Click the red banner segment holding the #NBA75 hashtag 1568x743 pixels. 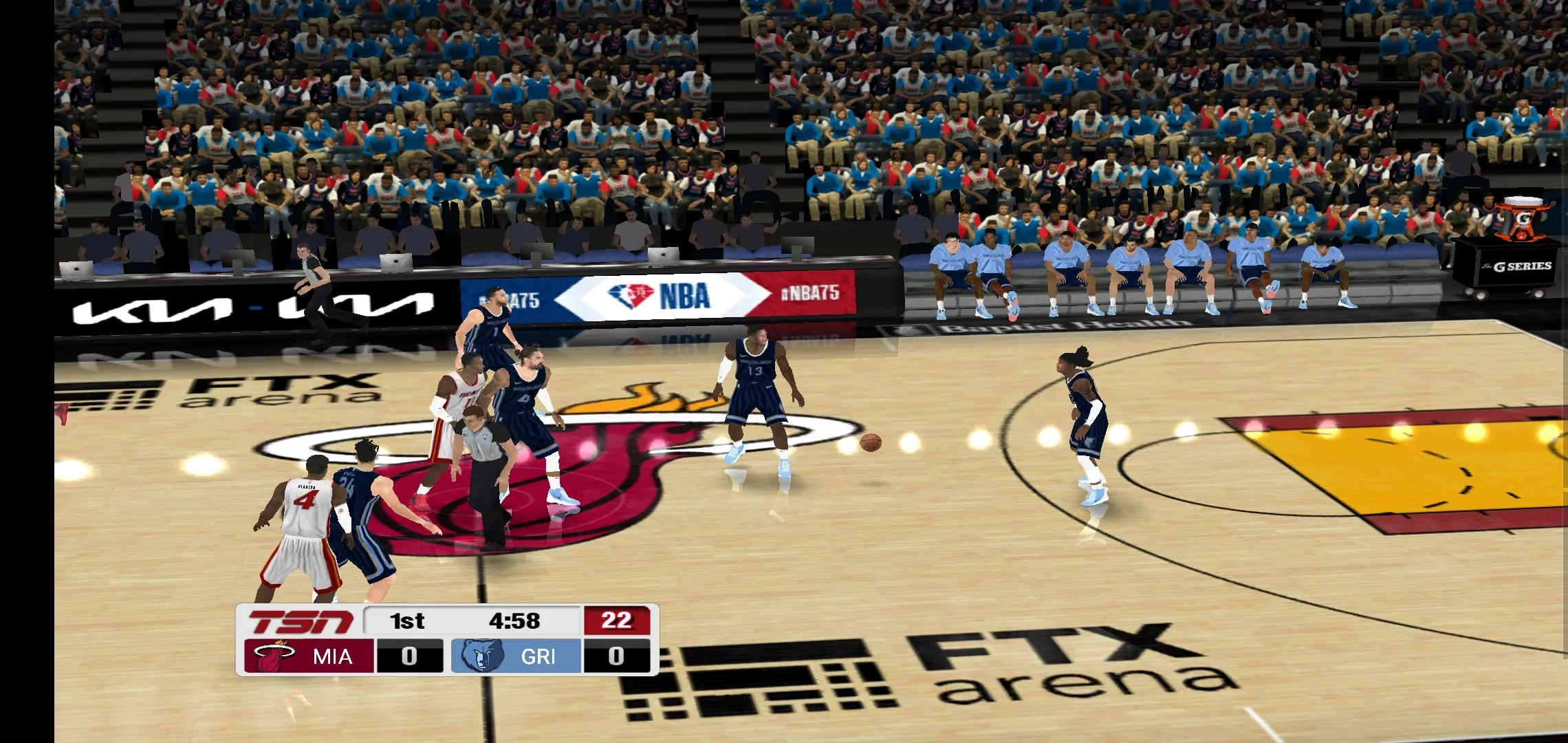(x=812, y=292)
